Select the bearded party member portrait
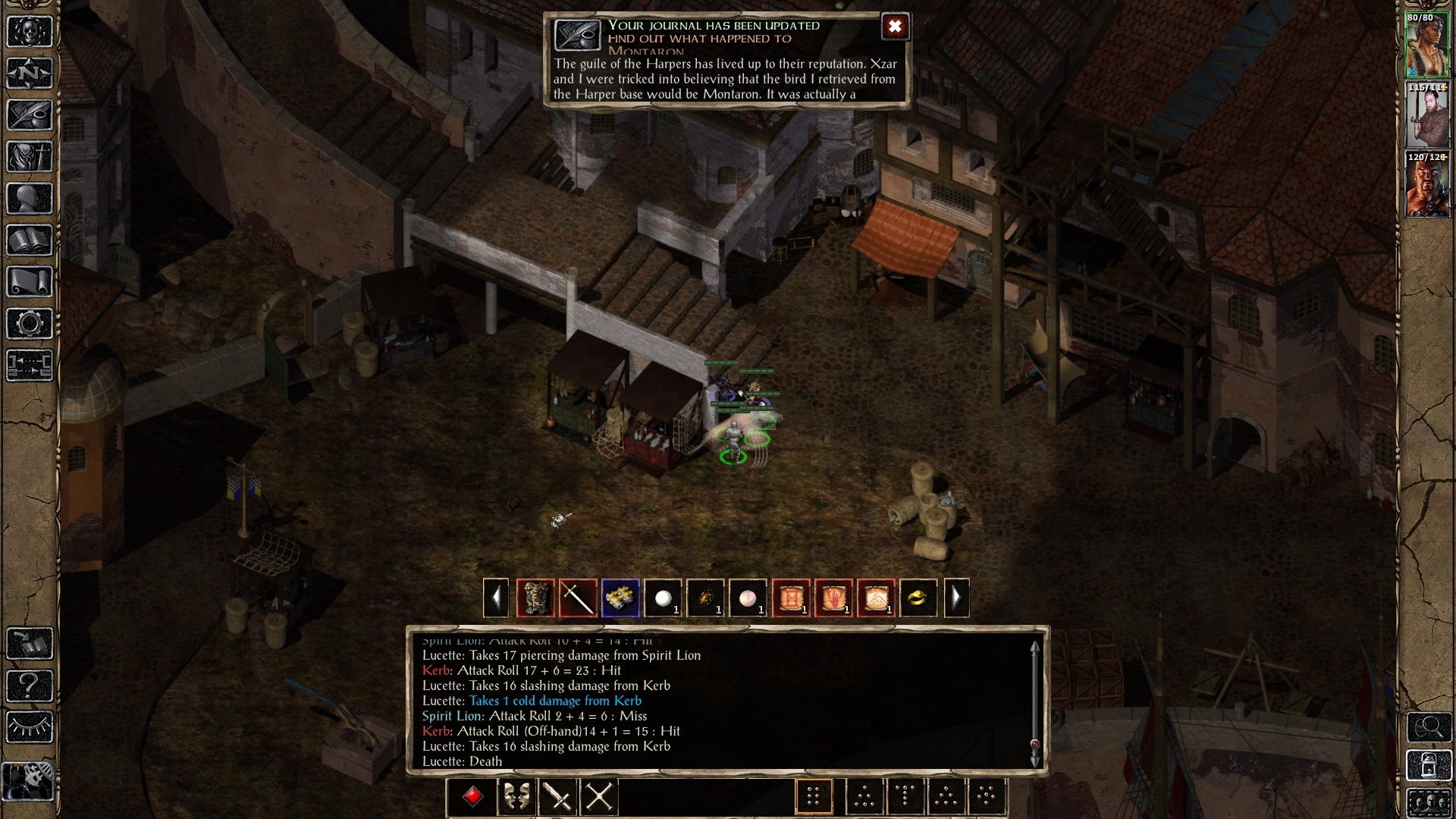The width and height of the screenshot is (1456, 819). point(1427,115)
